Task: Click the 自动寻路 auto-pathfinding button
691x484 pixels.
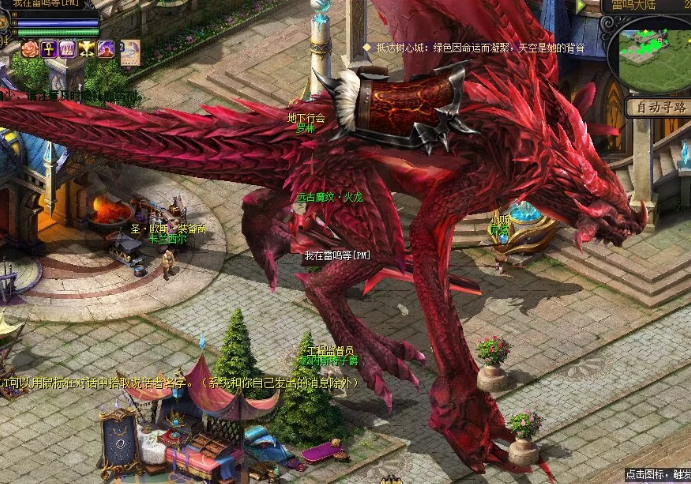Action: (x=659, y=107)
